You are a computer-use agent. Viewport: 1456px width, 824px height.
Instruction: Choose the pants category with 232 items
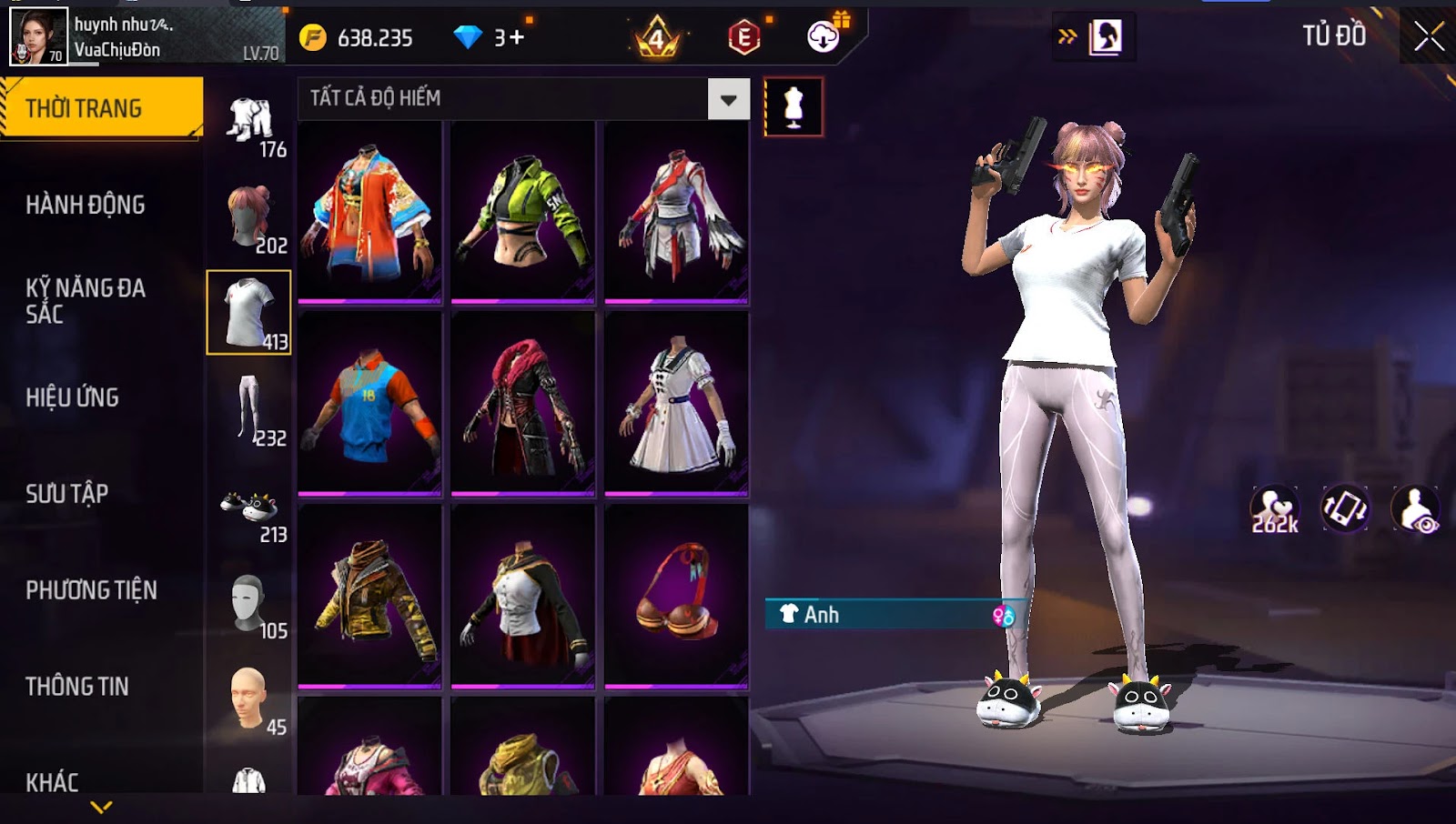(x=249, y=411)
